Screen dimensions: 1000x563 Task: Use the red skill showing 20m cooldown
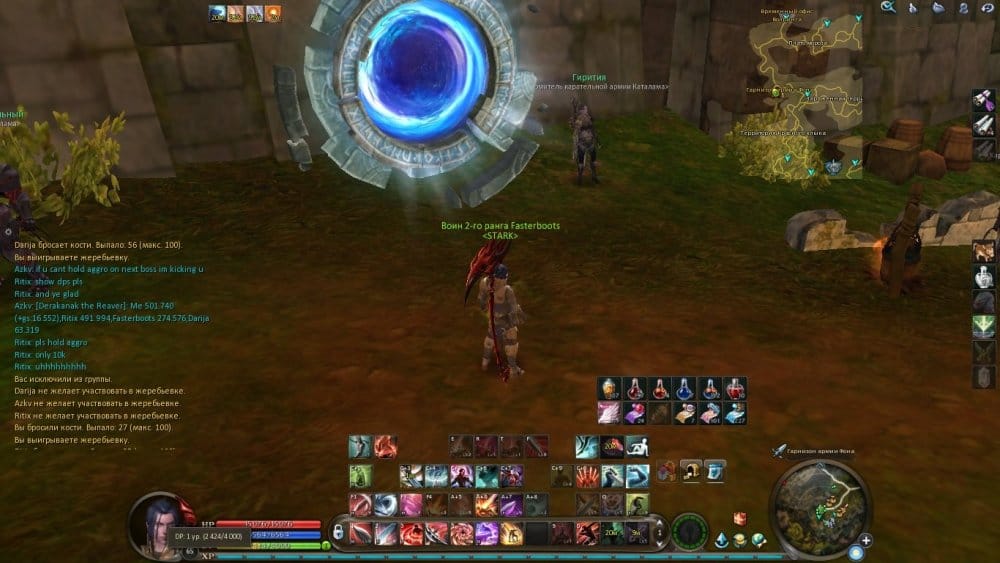[x=612, y=447]
